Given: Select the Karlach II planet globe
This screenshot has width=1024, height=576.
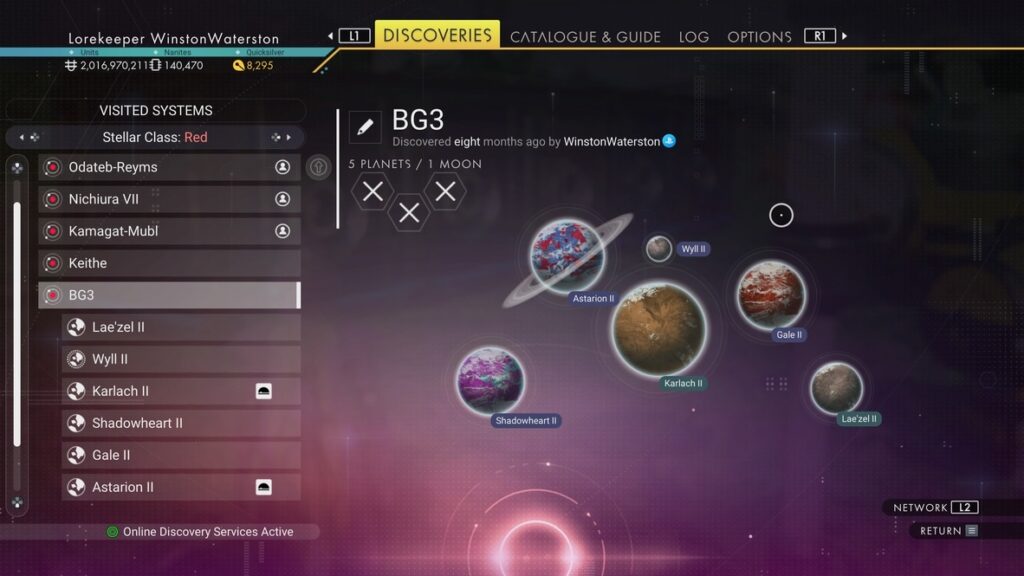Looking at the screenshot, I should click(x=659, y=328).
